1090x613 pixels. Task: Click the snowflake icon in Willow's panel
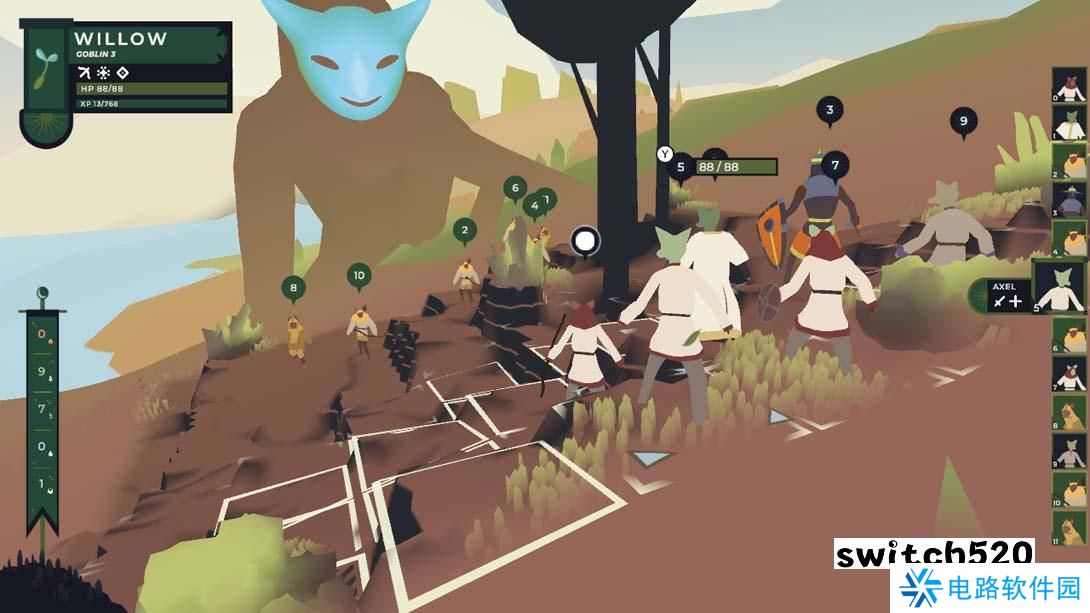tap(103, 72)
